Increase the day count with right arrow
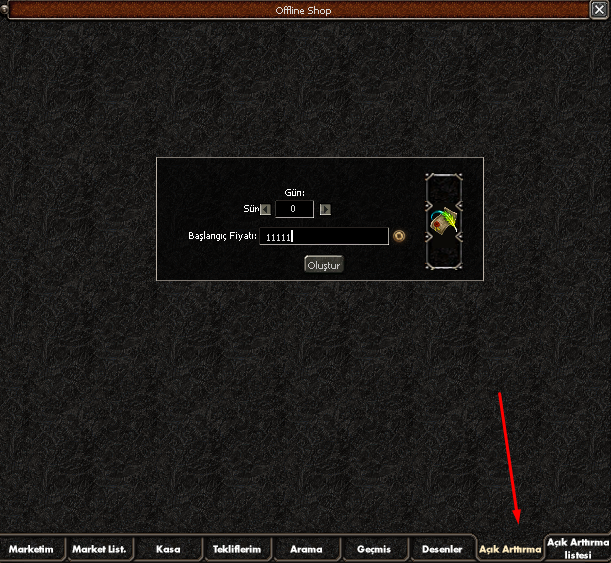This screenshot has width=611, height=563. 325,209
